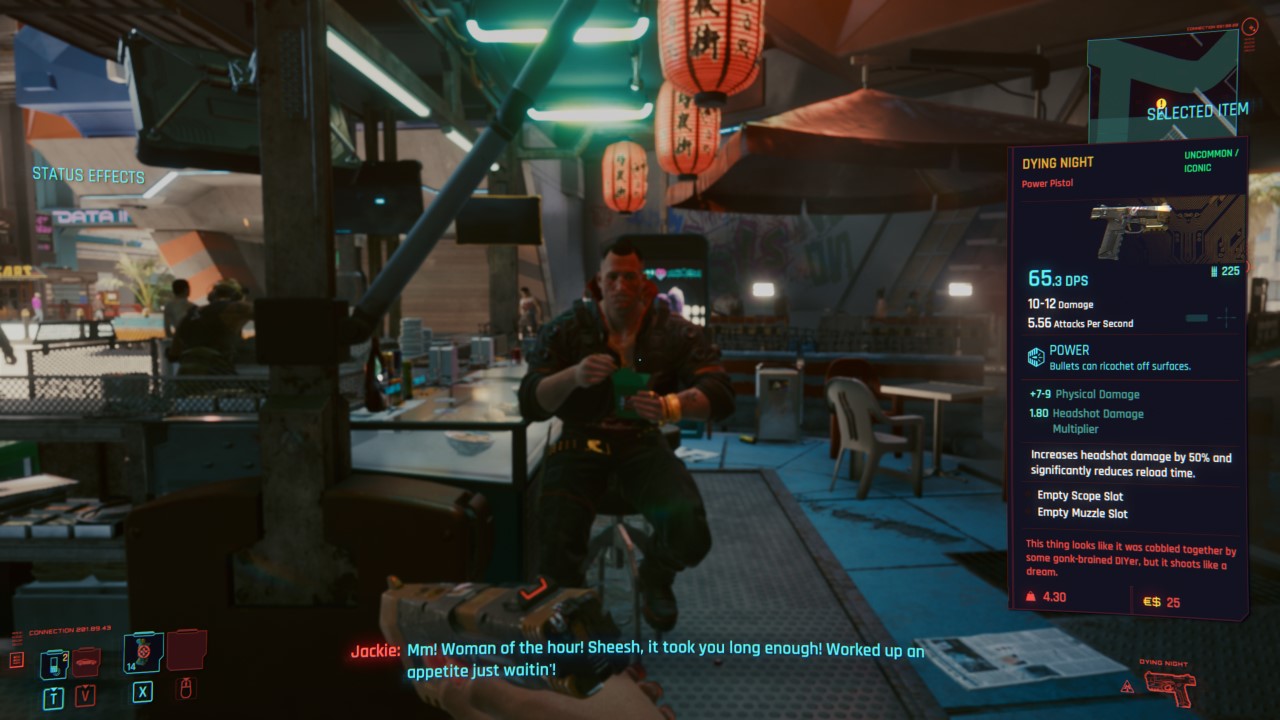Toggle the phone using the T key prompt
This screenshot has height=720, width=1280.
(53, 695)
